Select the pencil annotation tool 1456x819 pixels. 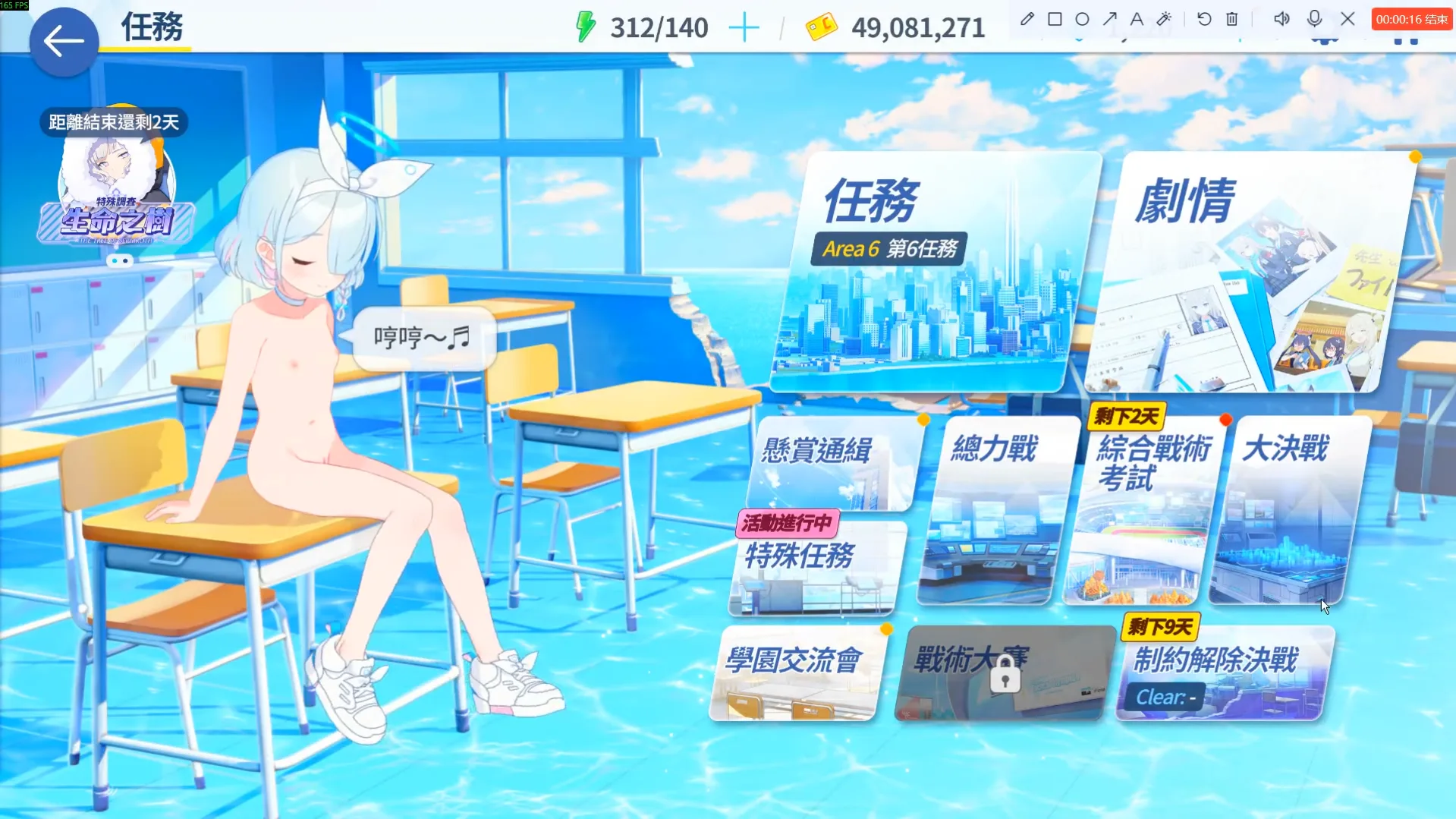click(x=1027, y=19)
